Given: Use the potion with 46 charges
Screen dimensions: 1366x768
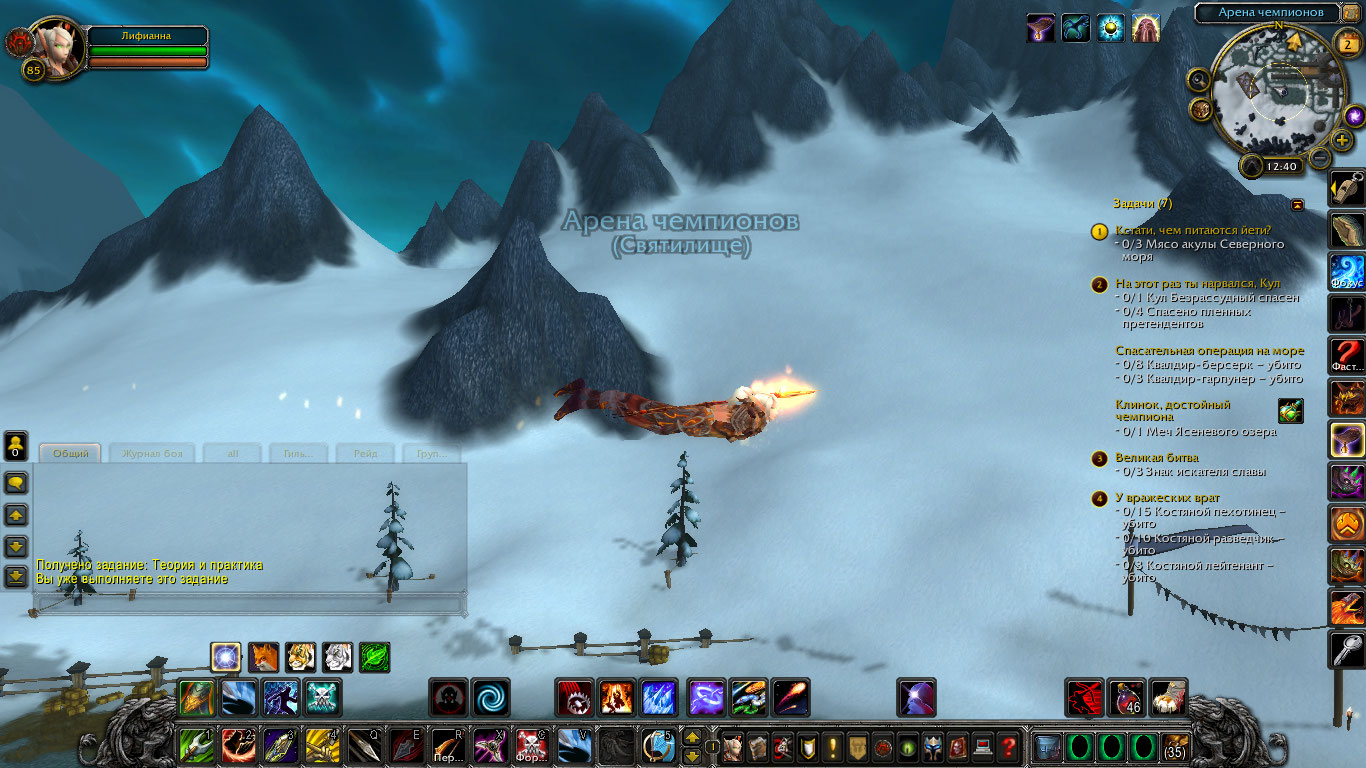Looking at the screenshot, I should click(1127, 697).
